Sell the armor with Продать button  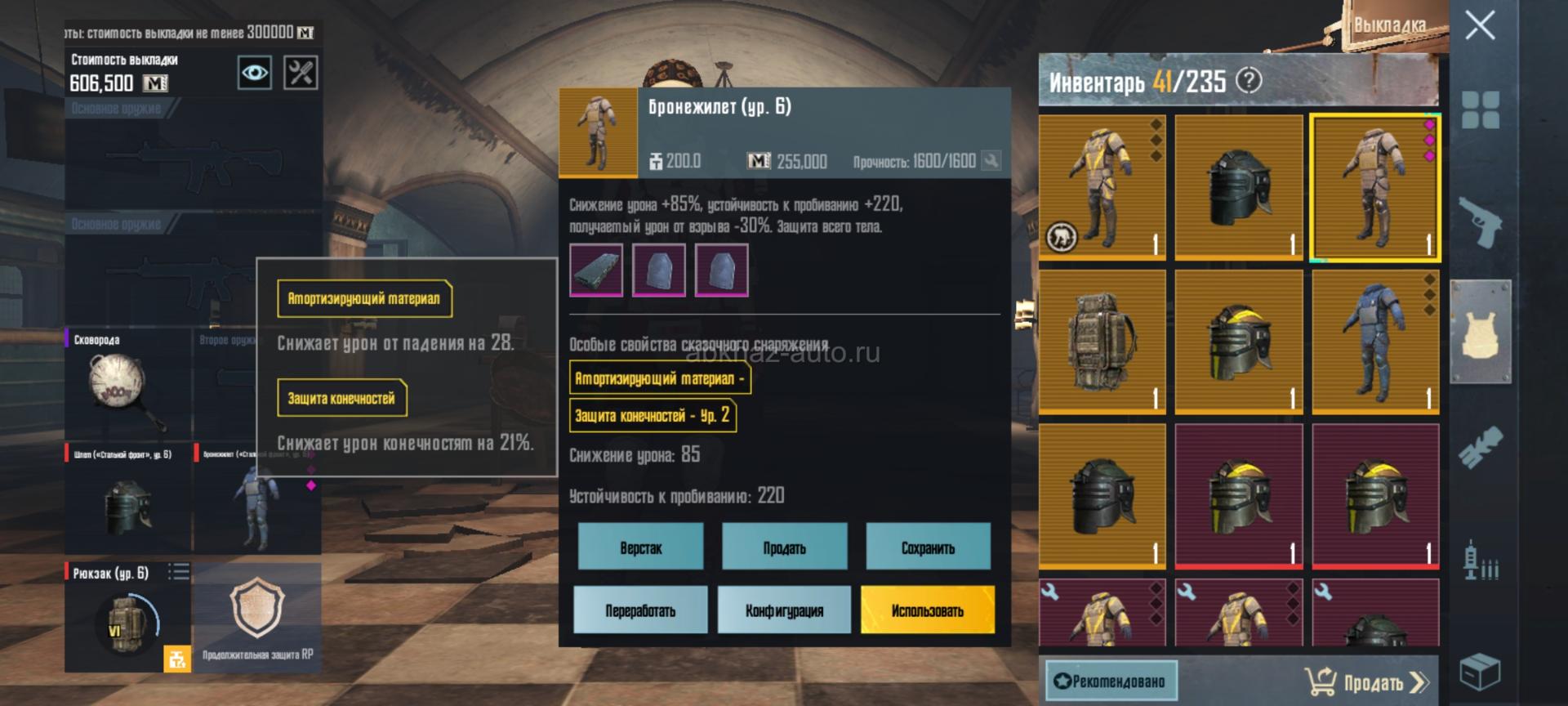pyautogui.click(x=784, y=547)
